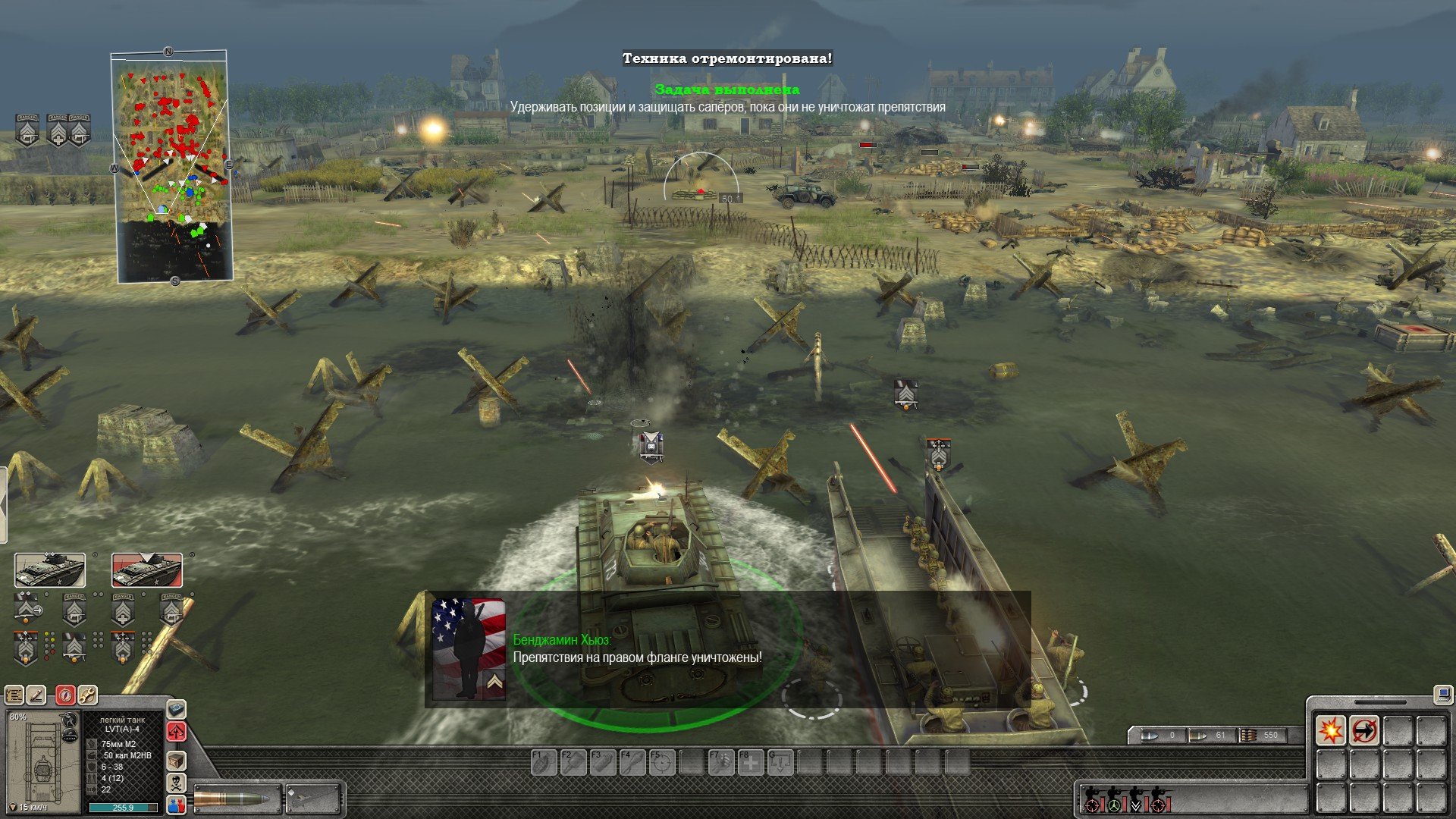Open the pencil notes button

(36, 694)
